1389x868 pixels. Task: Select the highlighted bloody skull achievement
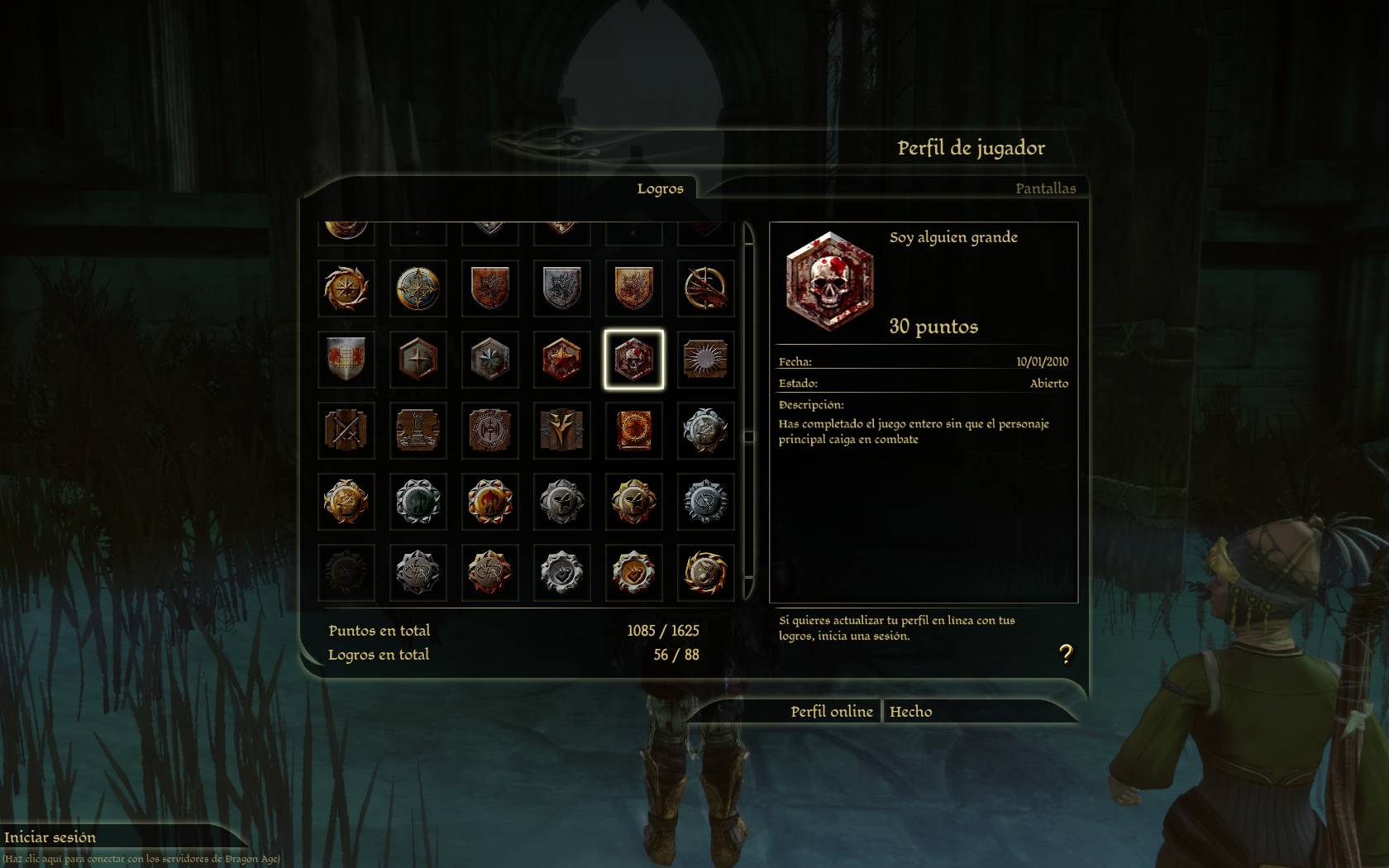point(633,360)
